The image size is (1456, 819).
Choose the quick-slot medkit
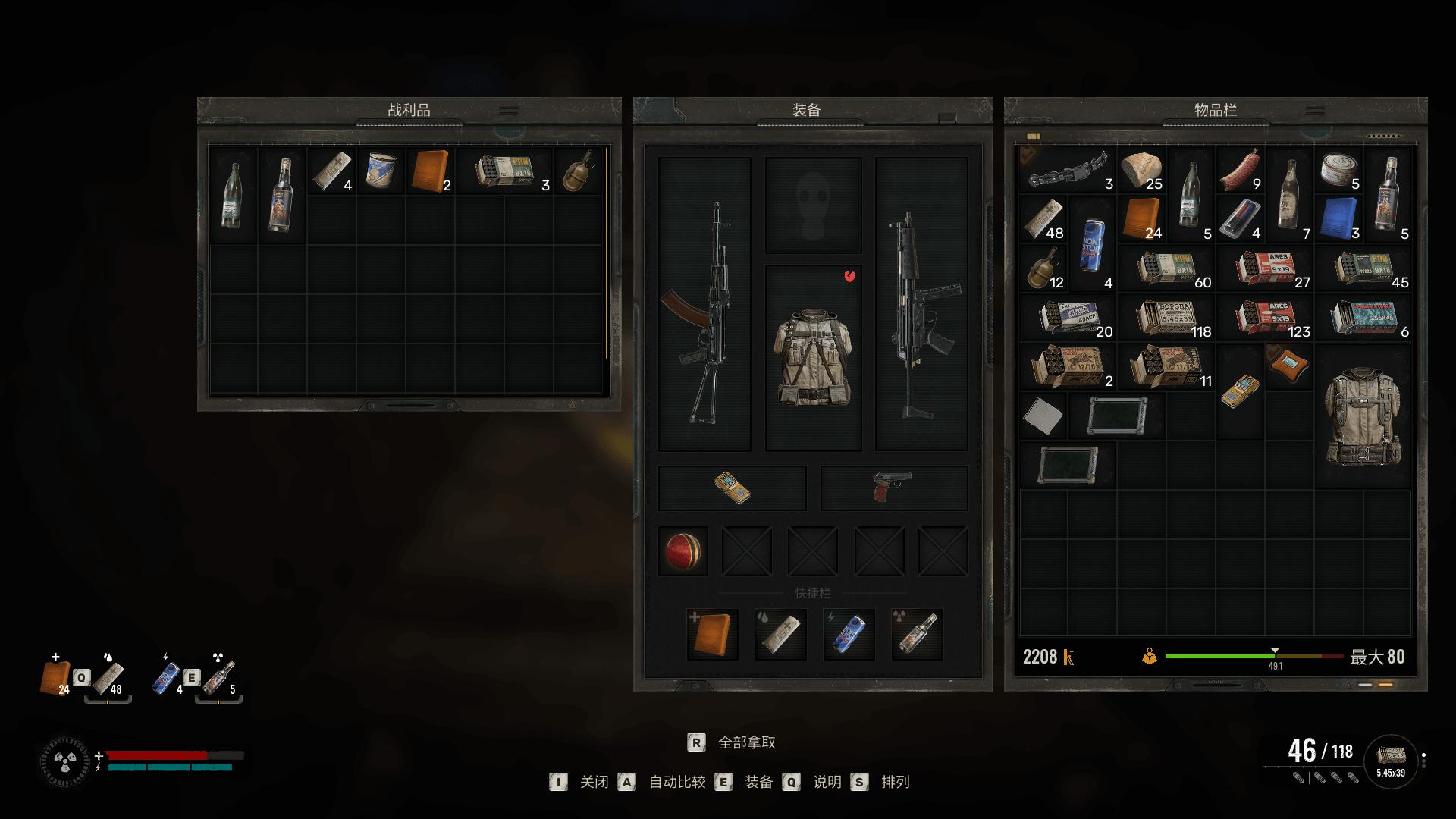coord(712,634)
